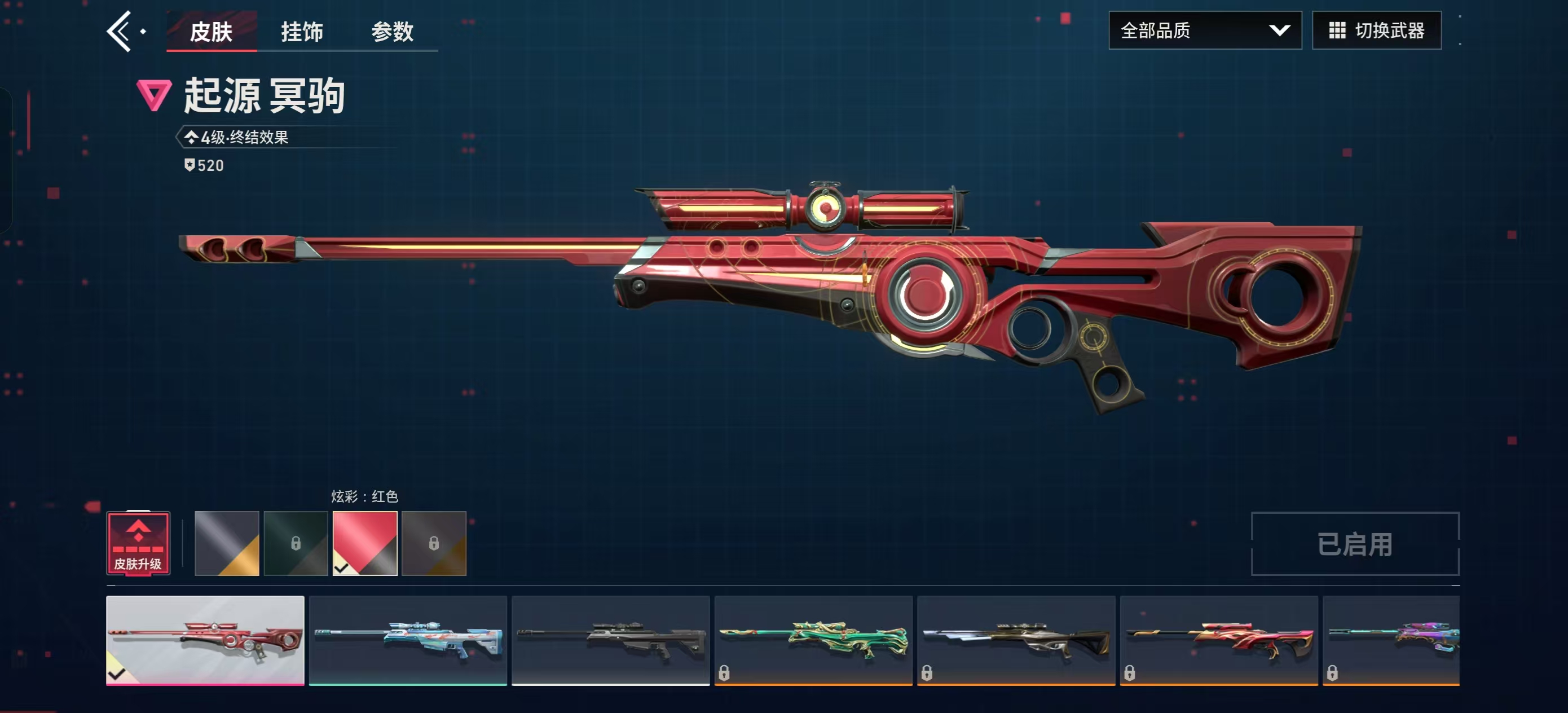Choose the locked gray-brown variant

433,543
